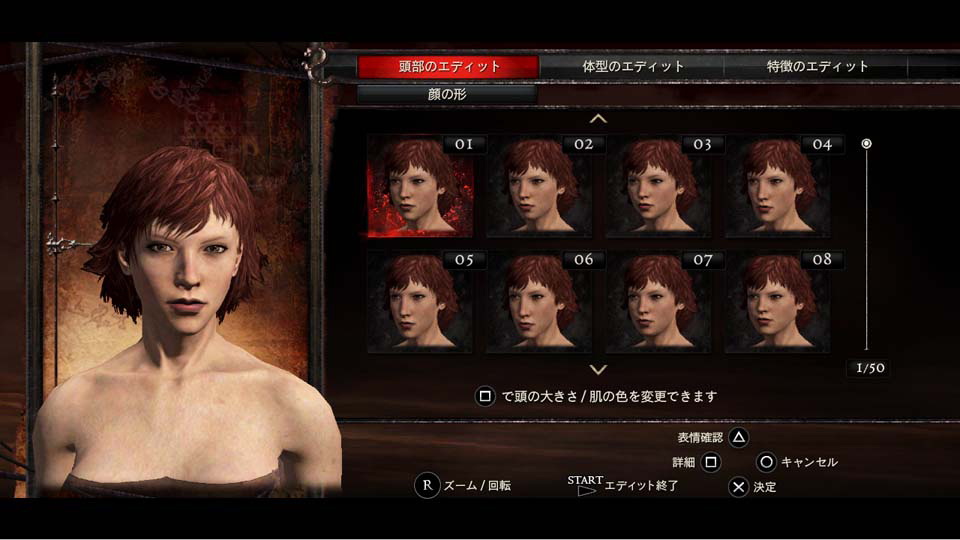Click the down arrow below the face grid
This screenshot has height=540, width=960.
598,369
